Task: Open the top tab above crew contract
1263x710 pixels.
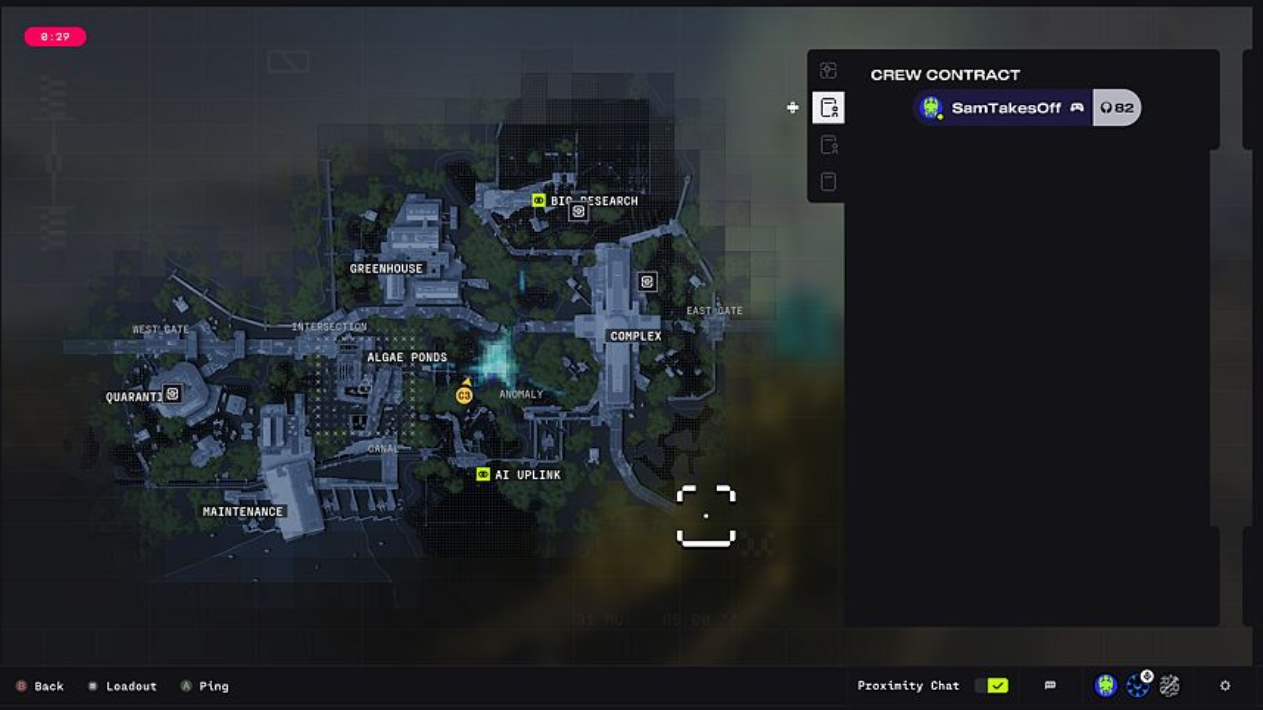Action: (828, 71)
